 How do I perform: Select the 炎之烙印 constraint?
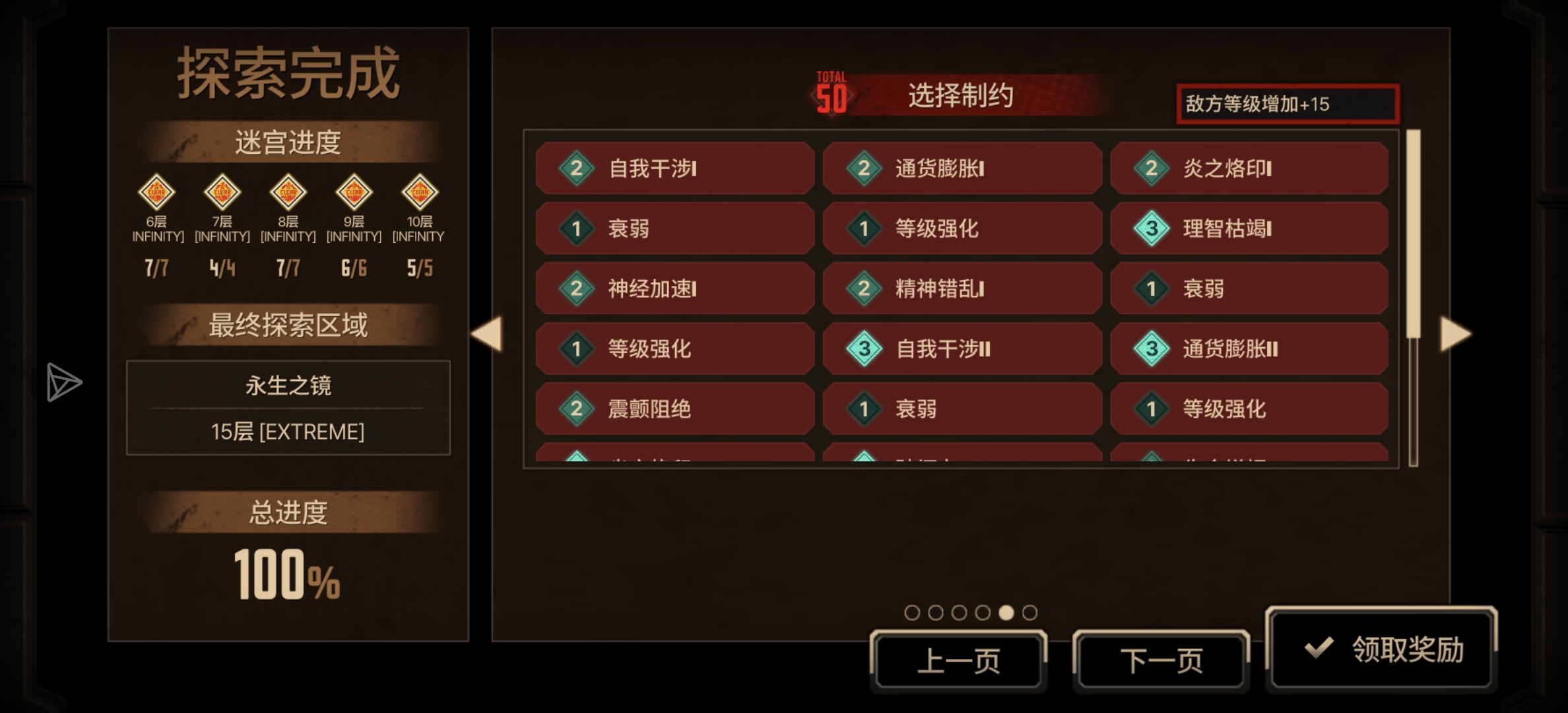1249,169
